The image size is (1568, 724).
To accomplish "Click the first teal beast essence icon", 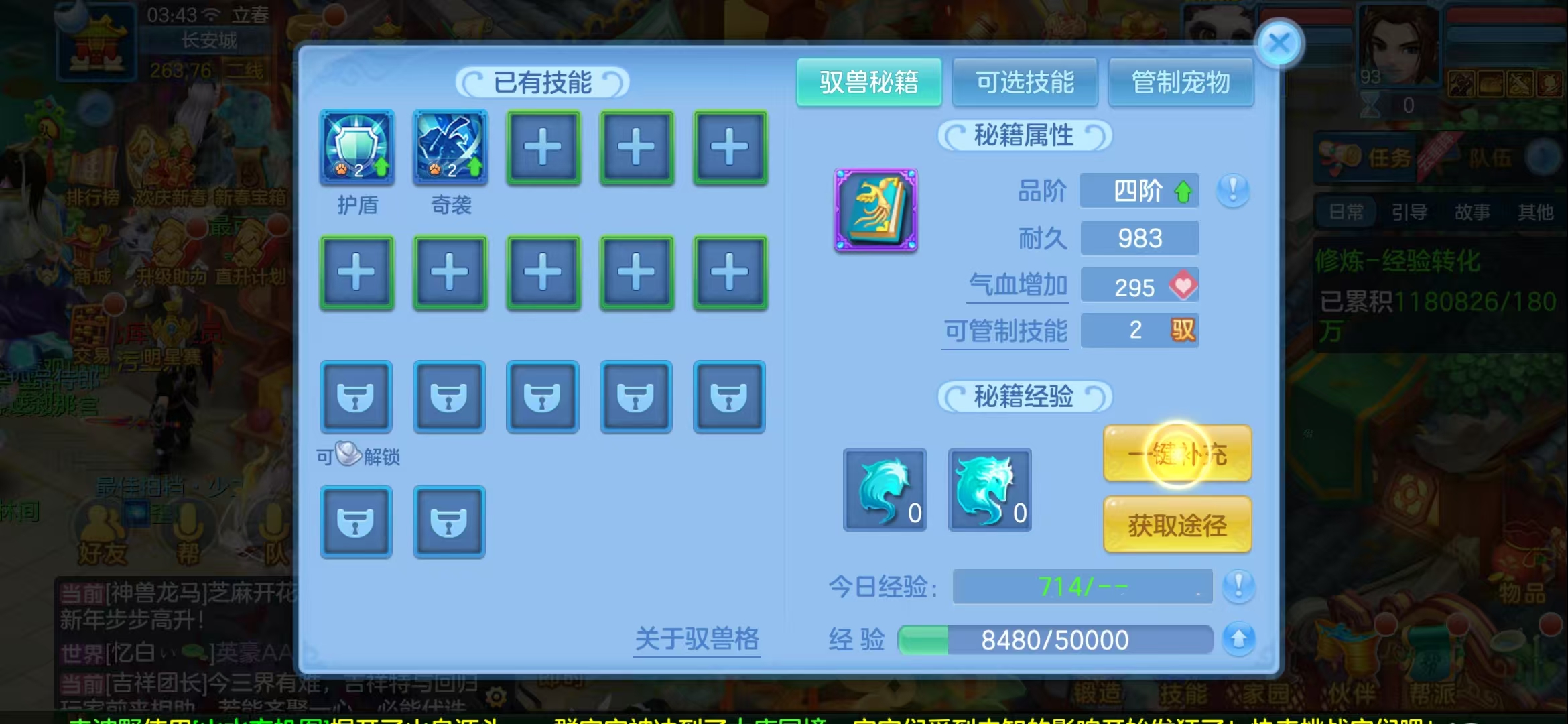I will (883, 489).
